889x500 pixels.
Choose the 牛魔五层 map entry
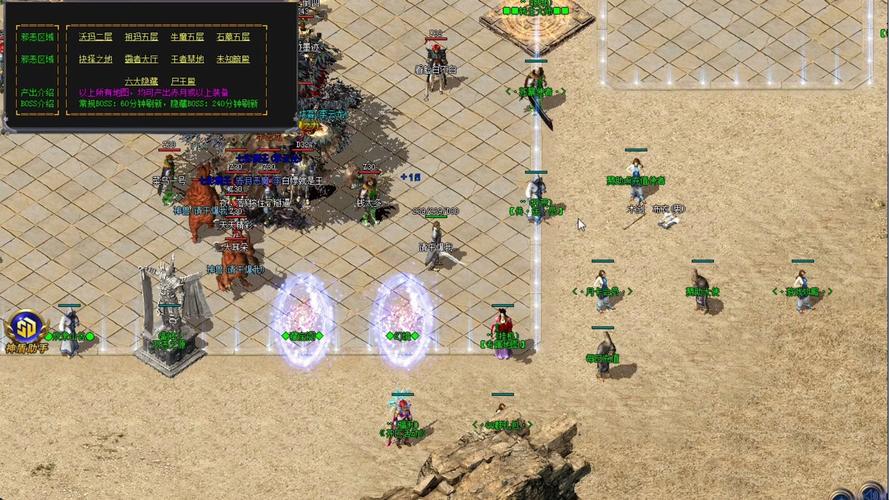click(x=187, y=37)
